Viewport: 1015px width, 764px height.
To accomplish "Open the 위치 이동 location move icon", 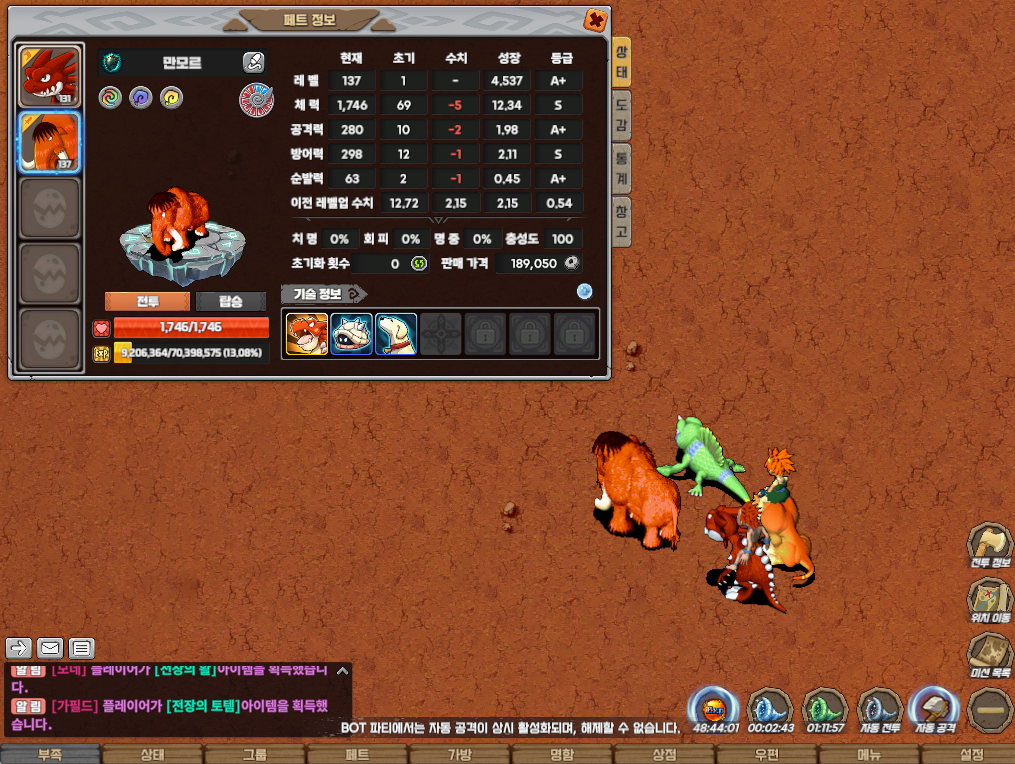I will 989,601.
